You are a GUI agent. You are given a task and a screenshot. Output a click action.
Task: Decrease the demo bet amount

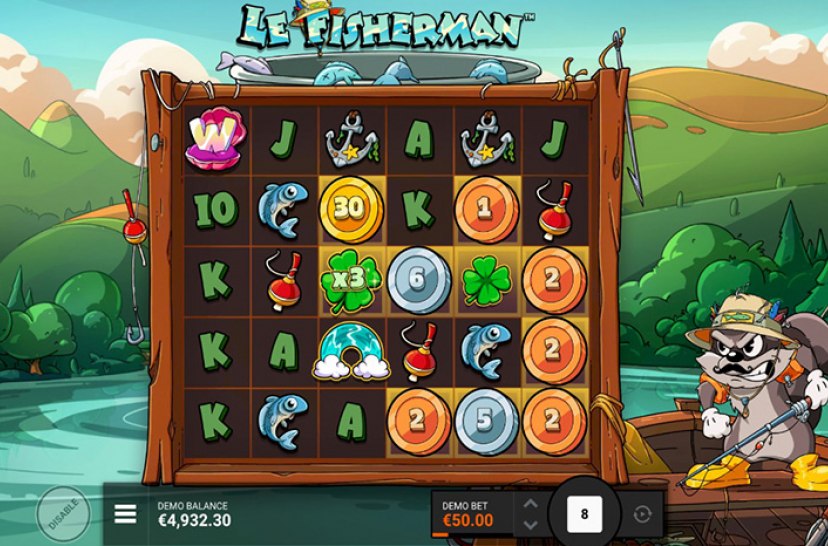tap(530, 525)
